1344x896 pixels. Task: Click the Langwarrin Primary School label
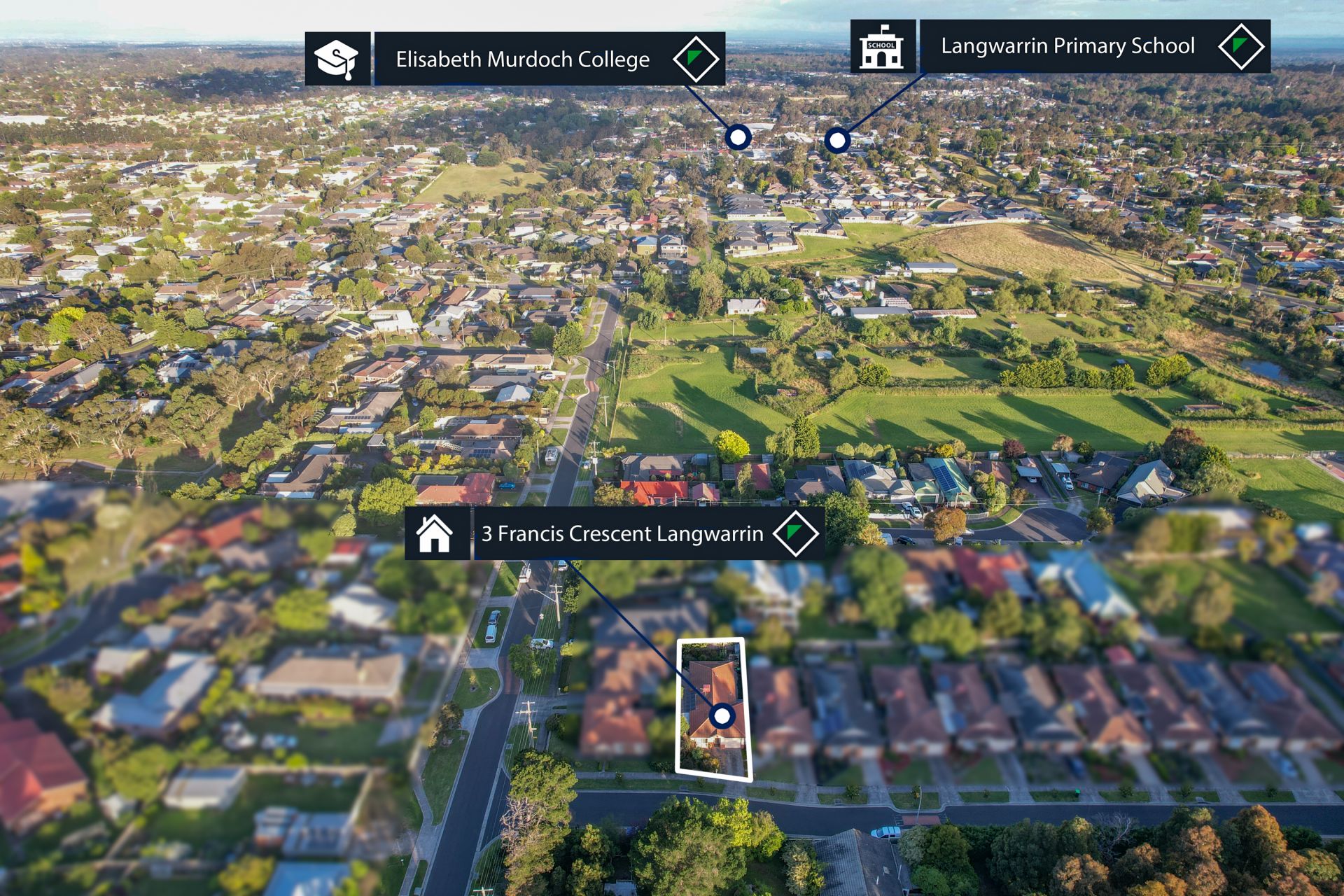click(x=1067, y=46)
